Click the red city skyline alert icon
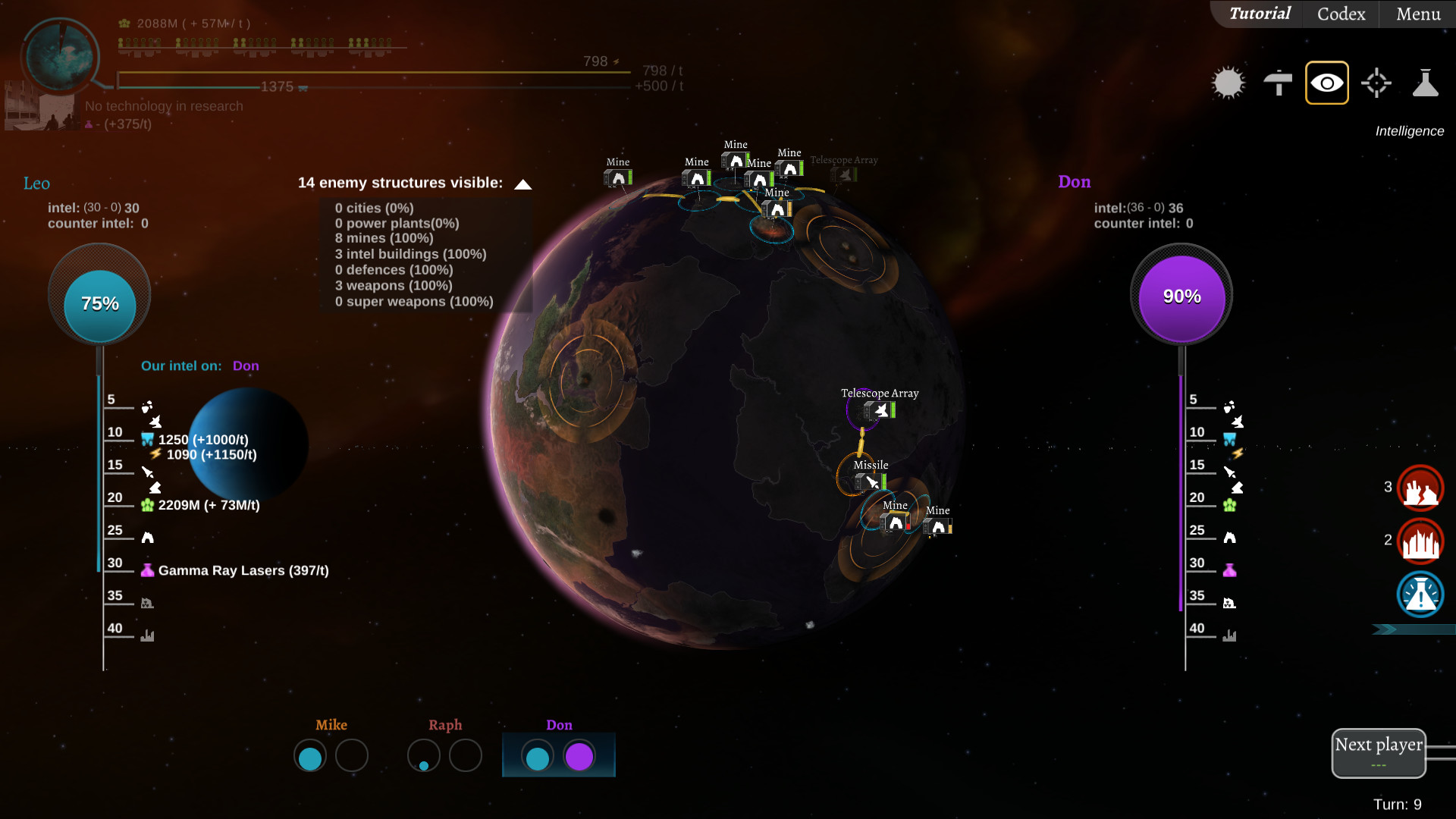This screenshot has height=819, width=1456. [x=1421, y=541]
